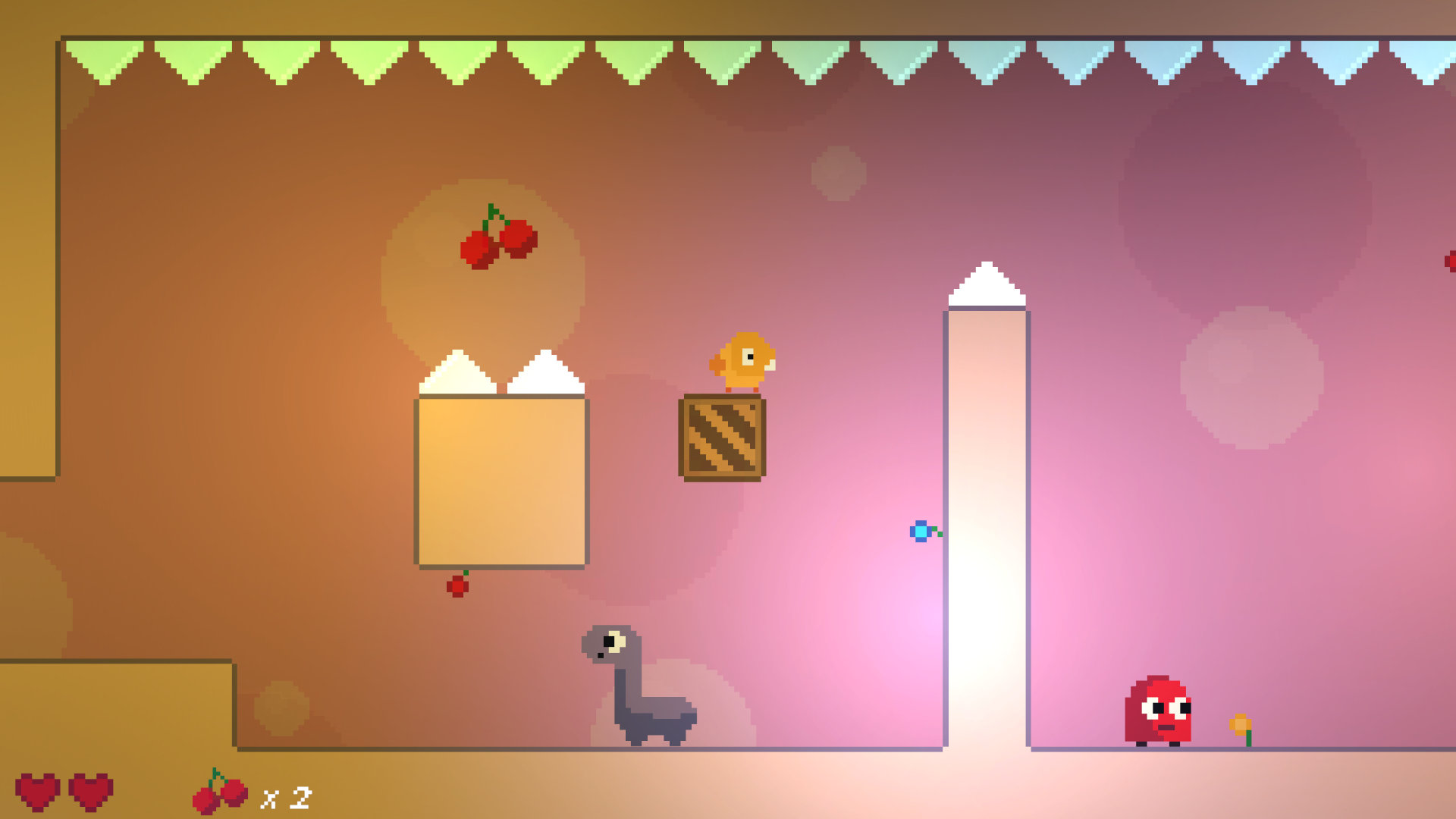Select the large cherry pickup
The image size is (1456, 819).
pos(497,239)
